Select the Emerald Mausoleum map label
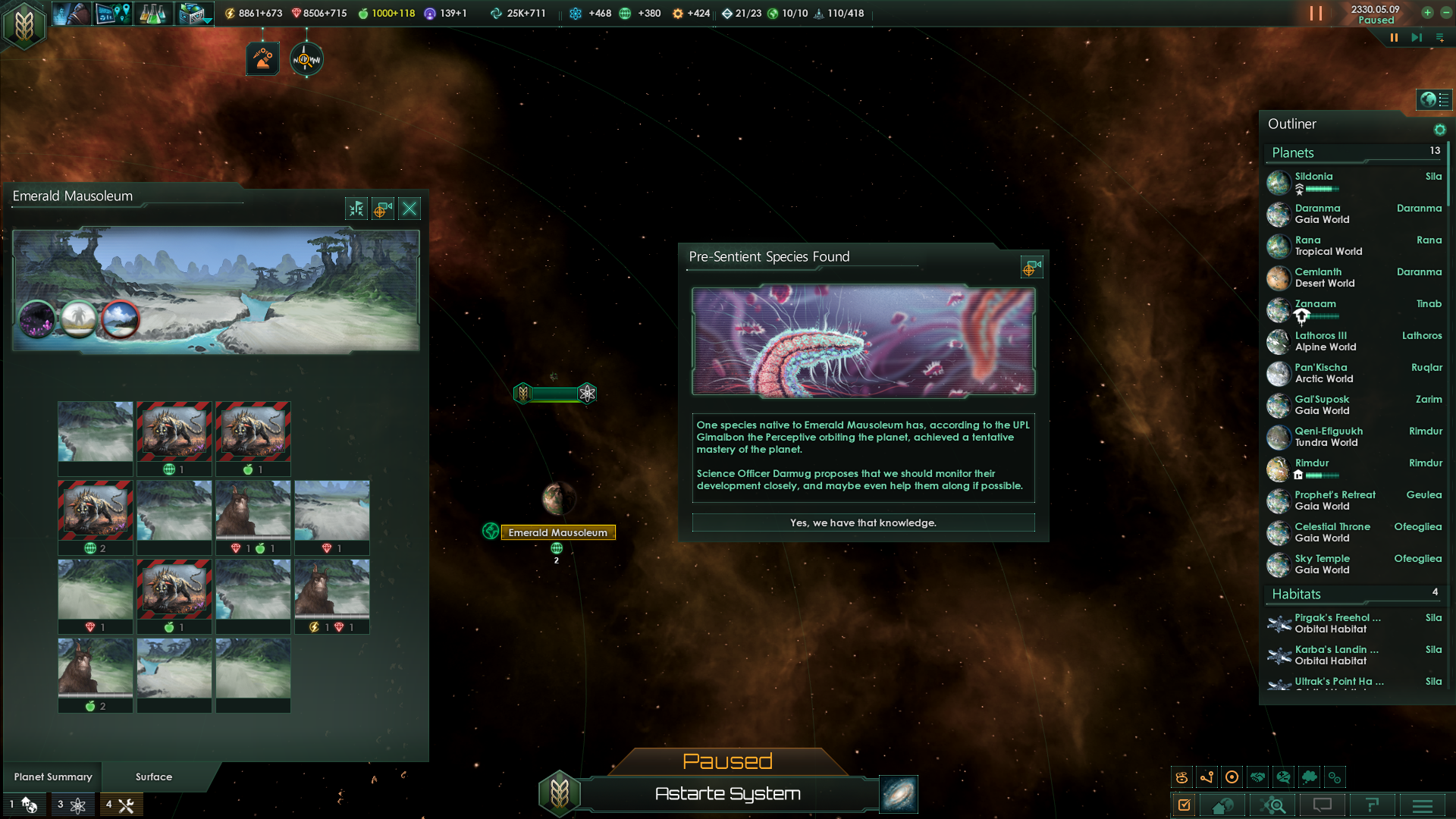The width and height of the screenshot is (1456, 819). pos(557,532)
